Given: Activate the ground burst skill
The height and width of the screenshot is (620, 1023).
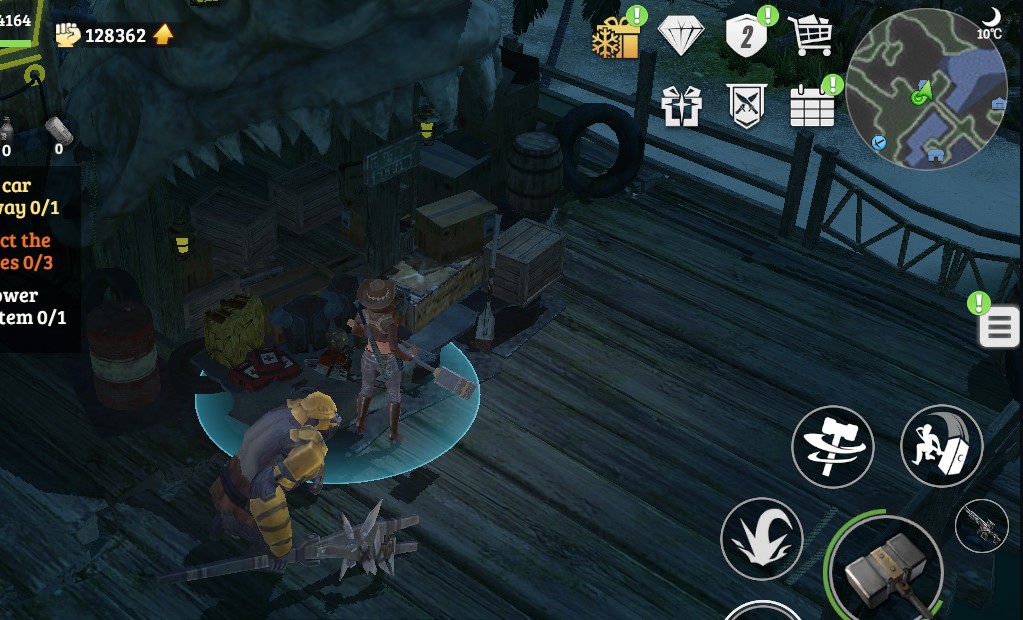Looking at the screenshot, I should 761,538.
